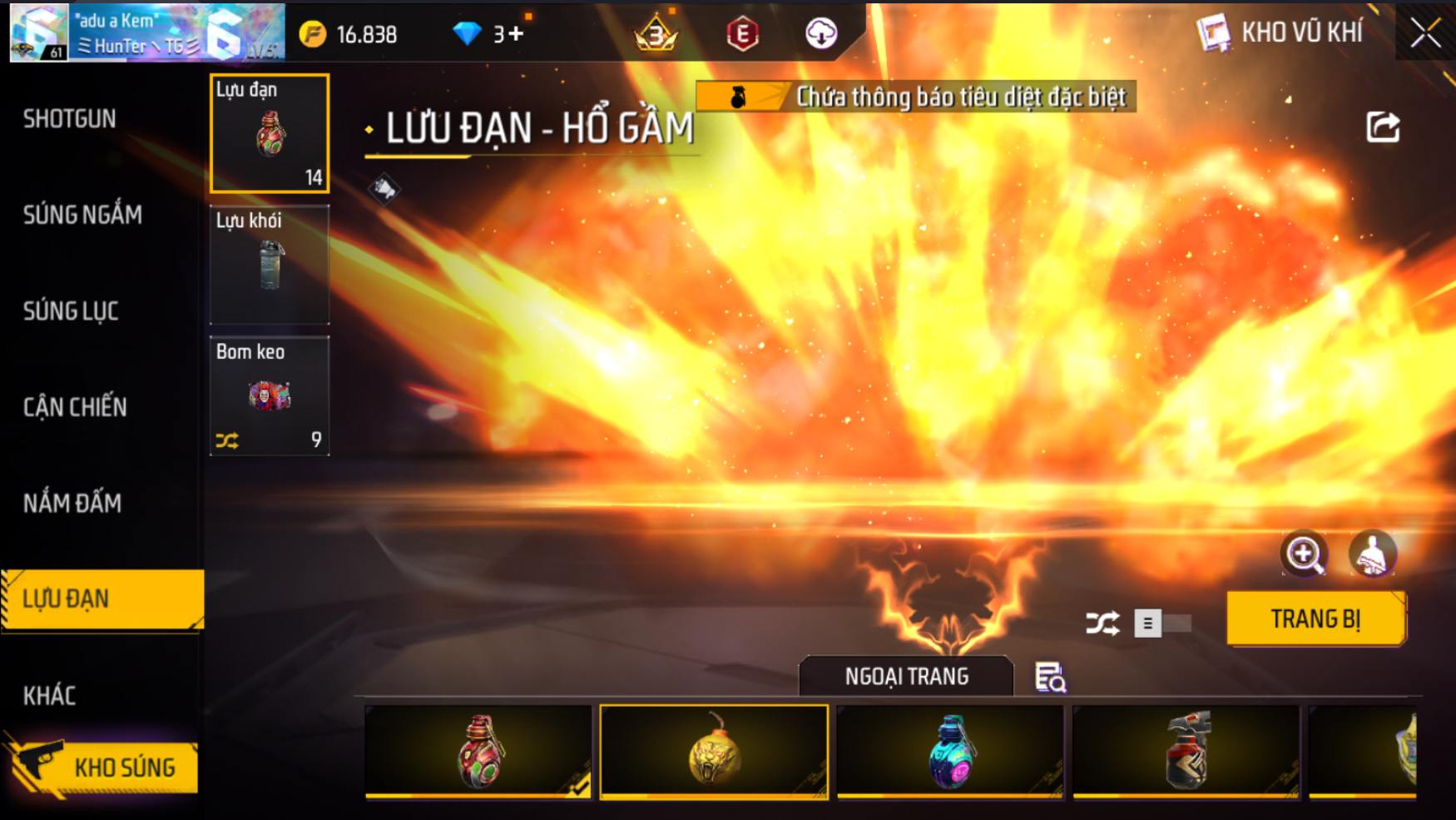Choose the NẮM ĐẤM category
Screen dimensions: 1456x820
click(x=72, y=503)
